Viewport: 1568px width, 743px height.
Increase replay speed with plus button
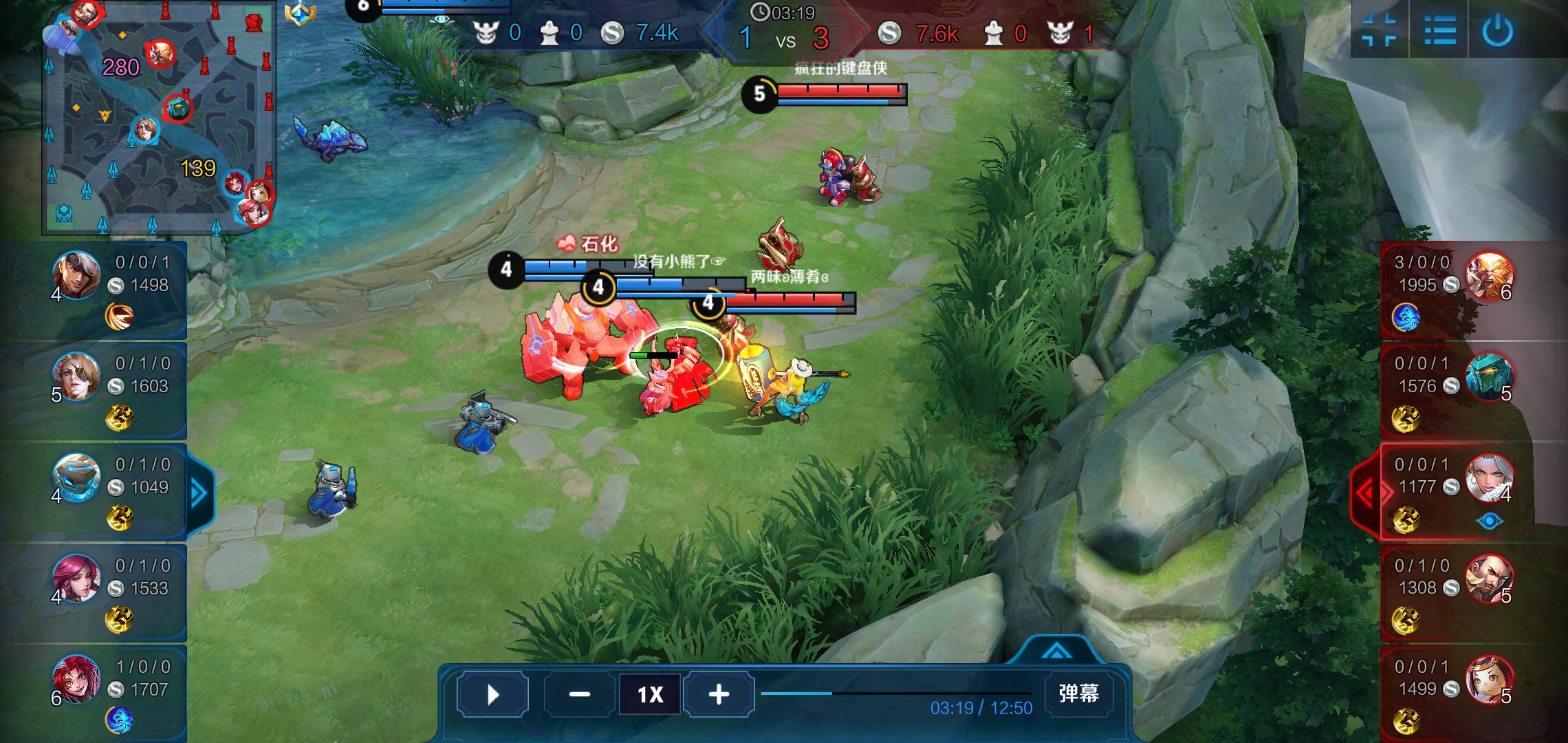tap(719, 694)
